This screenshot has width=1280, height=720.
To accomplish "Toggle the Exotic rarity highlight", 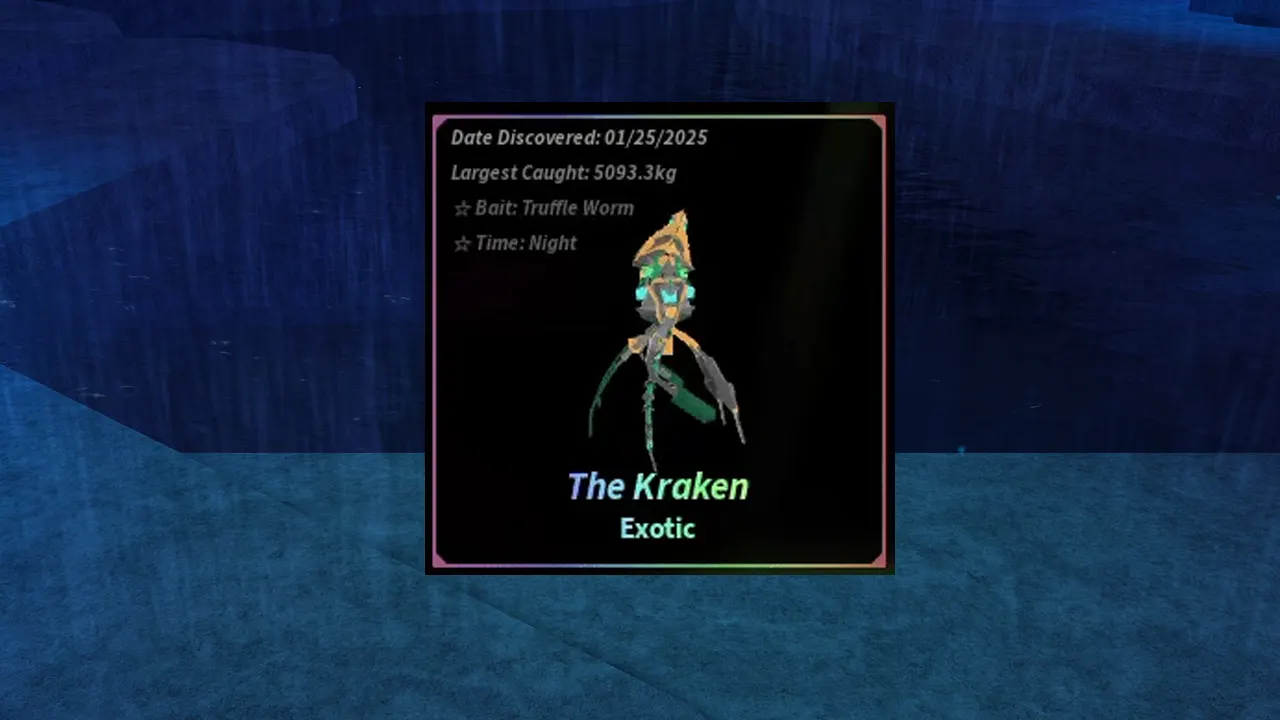I will pyautogui.click(x=657, y=529).
